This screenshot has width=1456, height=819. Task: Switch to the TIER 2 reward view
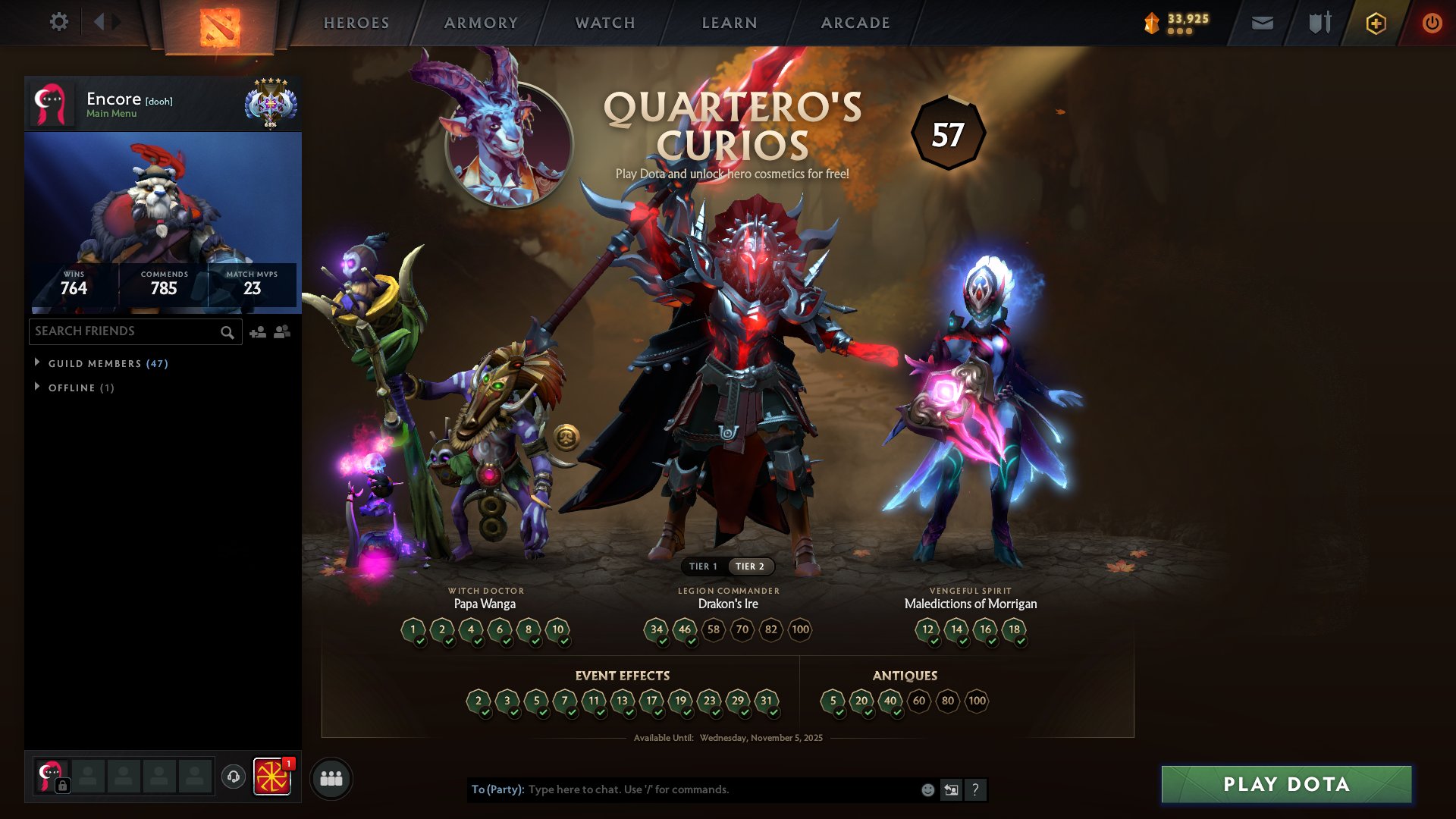(752, 566)
